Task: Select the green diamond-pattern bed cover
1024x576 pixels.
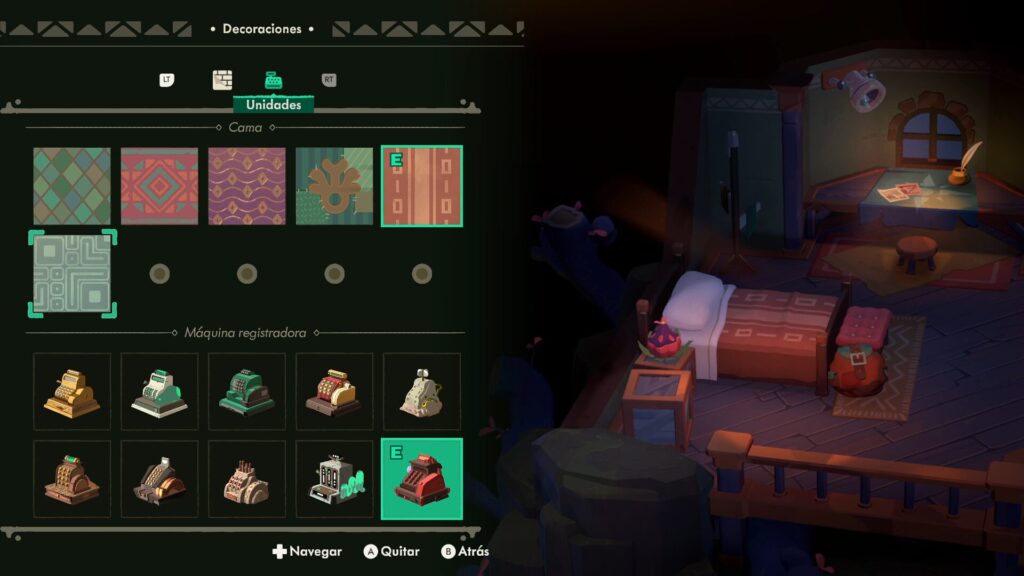Action: [72, 186]
